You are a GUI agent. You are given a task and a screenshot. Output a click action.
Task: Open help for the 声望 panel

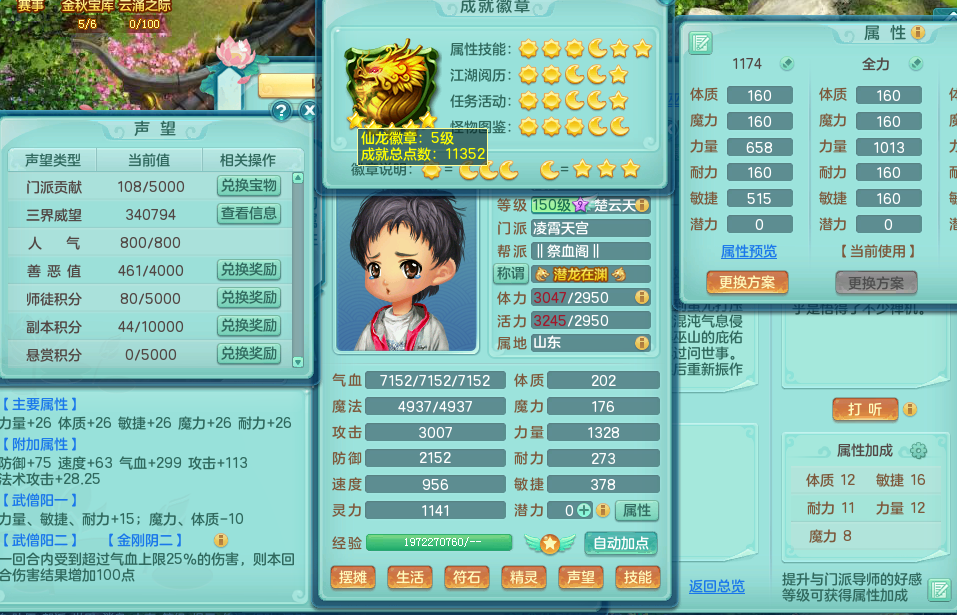[282, 111]
